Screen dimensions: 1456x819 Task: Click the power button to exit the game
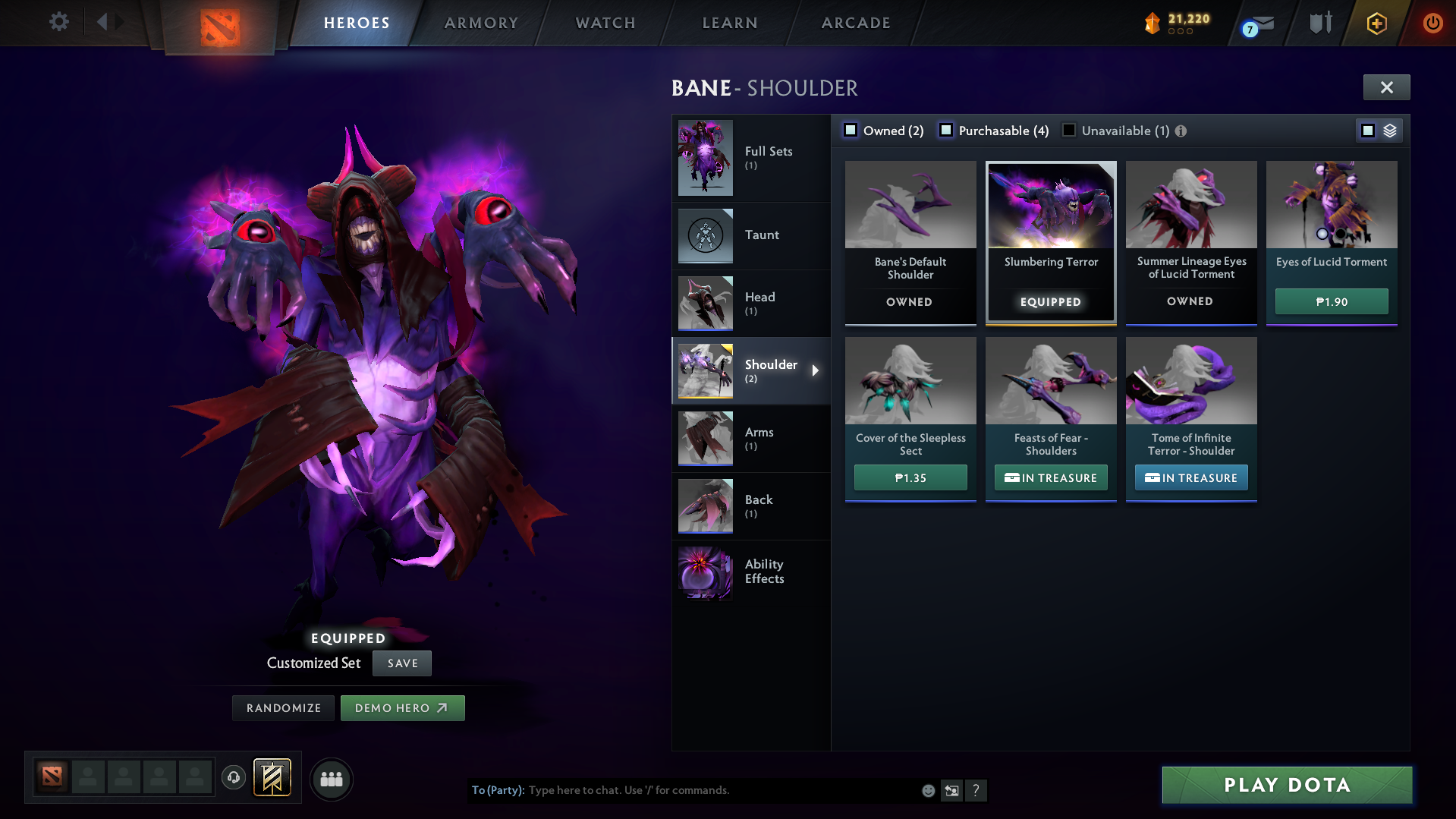pyautogui.click(x=1432, y=23)
